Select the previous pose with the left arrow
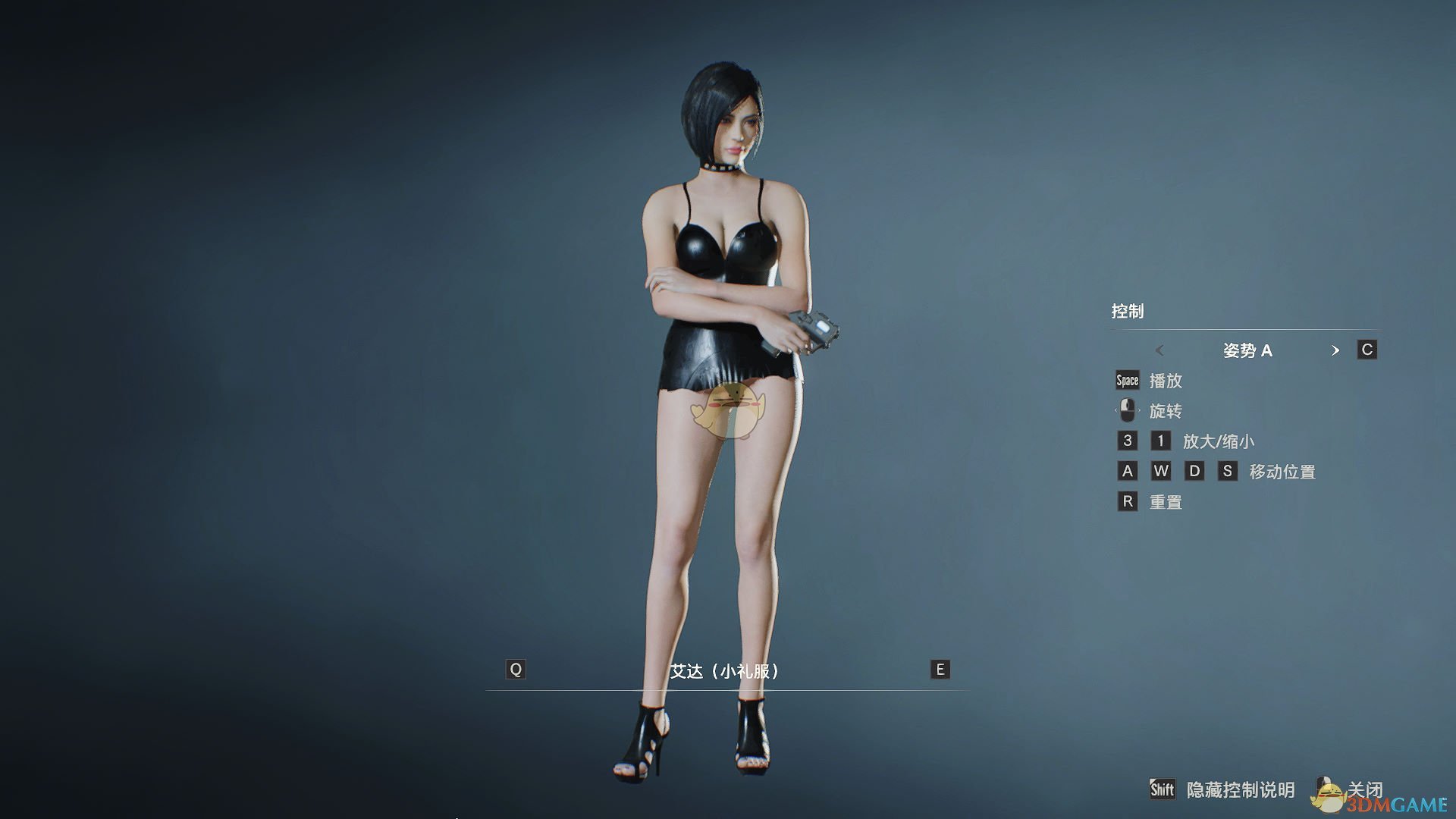Image resolution: width=1456 pixels, height=819 pixels. (x=1159, y=350)
